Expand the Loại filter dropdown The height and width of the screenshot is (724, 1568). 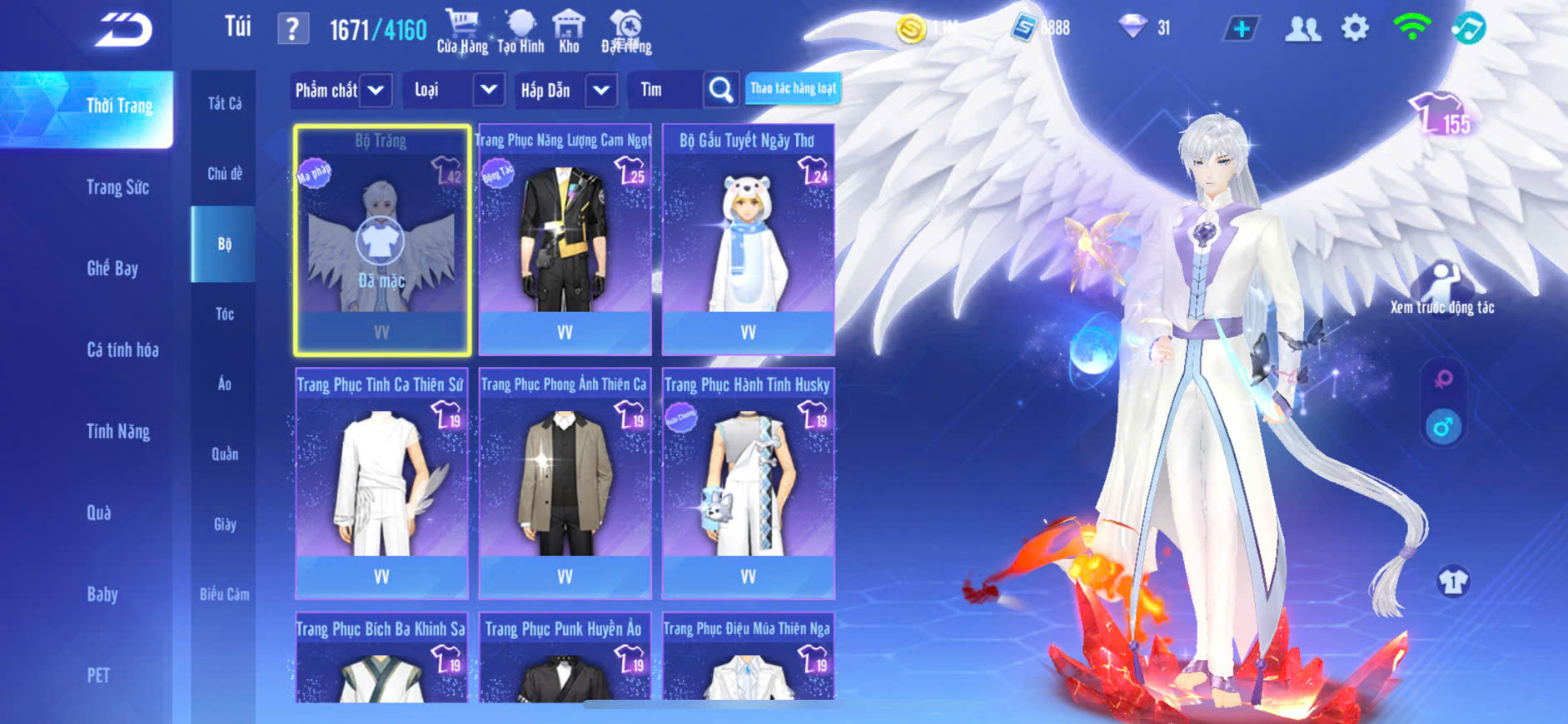click(488, 90)
